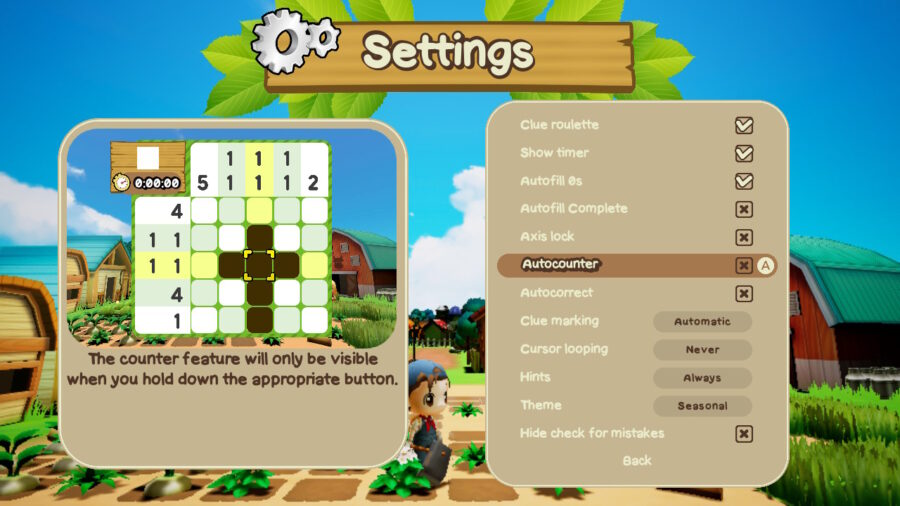Change the Seasonal theme option
Viewport: 900px width, 506px height.
702,406
